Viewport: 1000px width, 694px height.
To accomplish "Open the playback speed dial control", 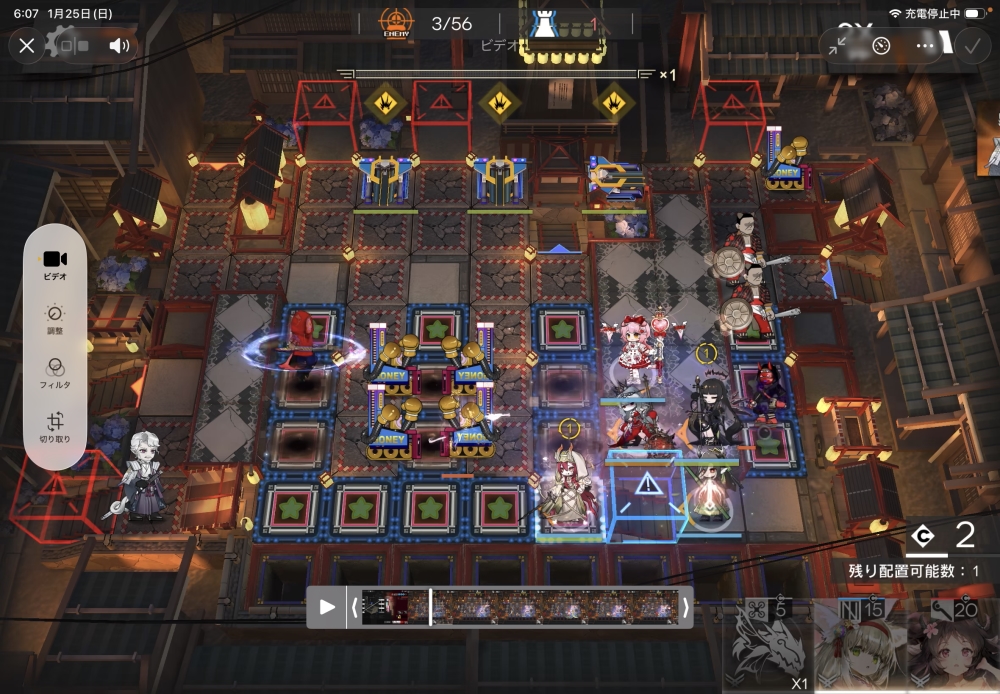I will pos(881,45).
